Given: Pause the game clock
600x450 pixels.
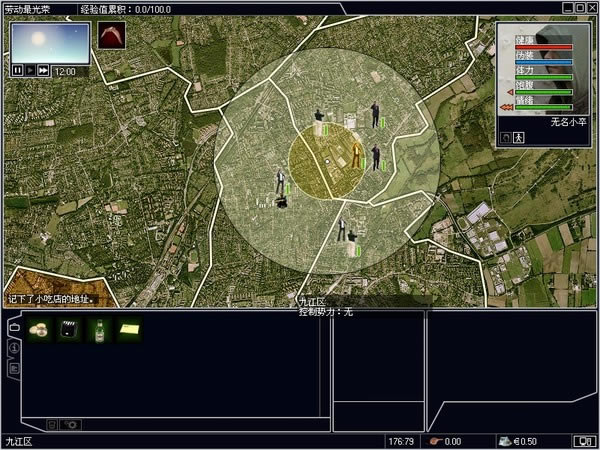Looking at the screenshot, I should (17, 71).
